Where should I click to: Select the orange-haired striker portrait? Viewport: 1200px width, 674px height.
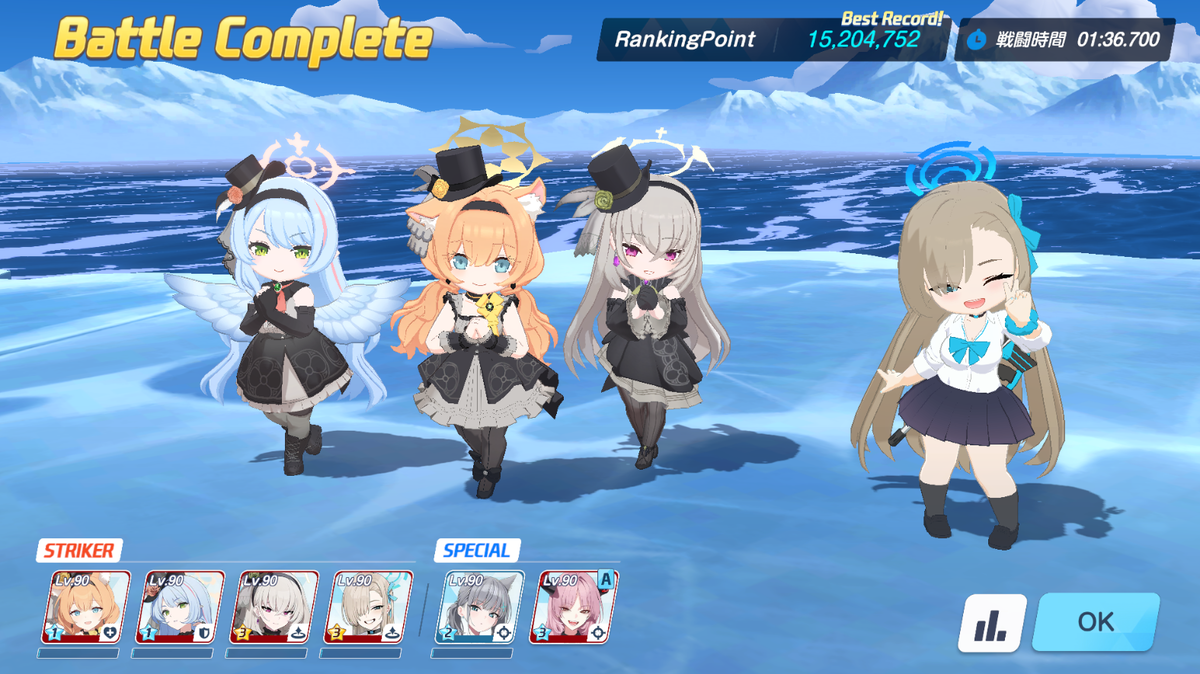(86, 607)
